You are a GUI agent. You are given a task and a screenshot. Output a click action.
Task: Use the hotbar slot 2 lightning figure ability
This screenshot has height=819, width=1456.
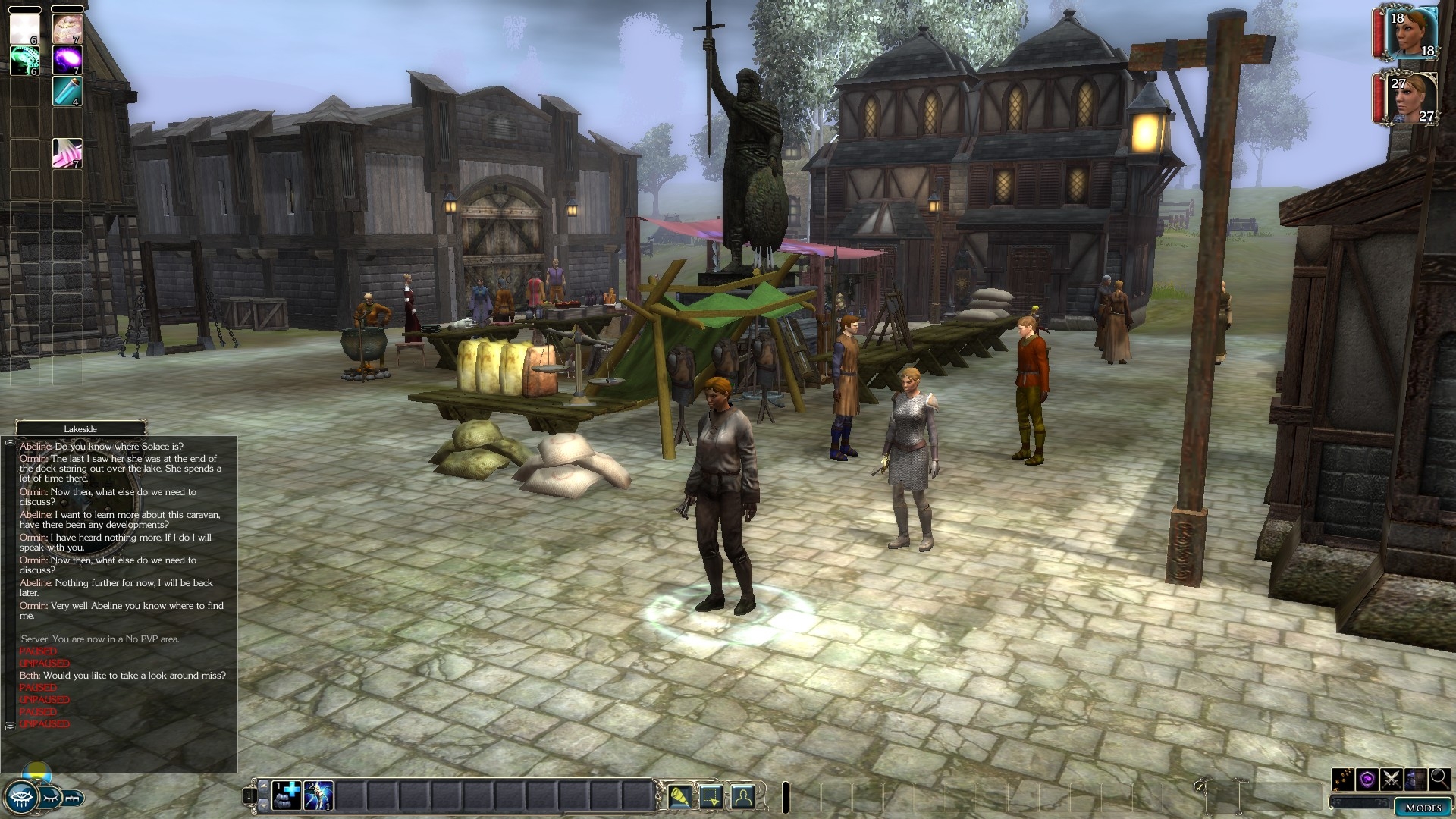point(318,795)
